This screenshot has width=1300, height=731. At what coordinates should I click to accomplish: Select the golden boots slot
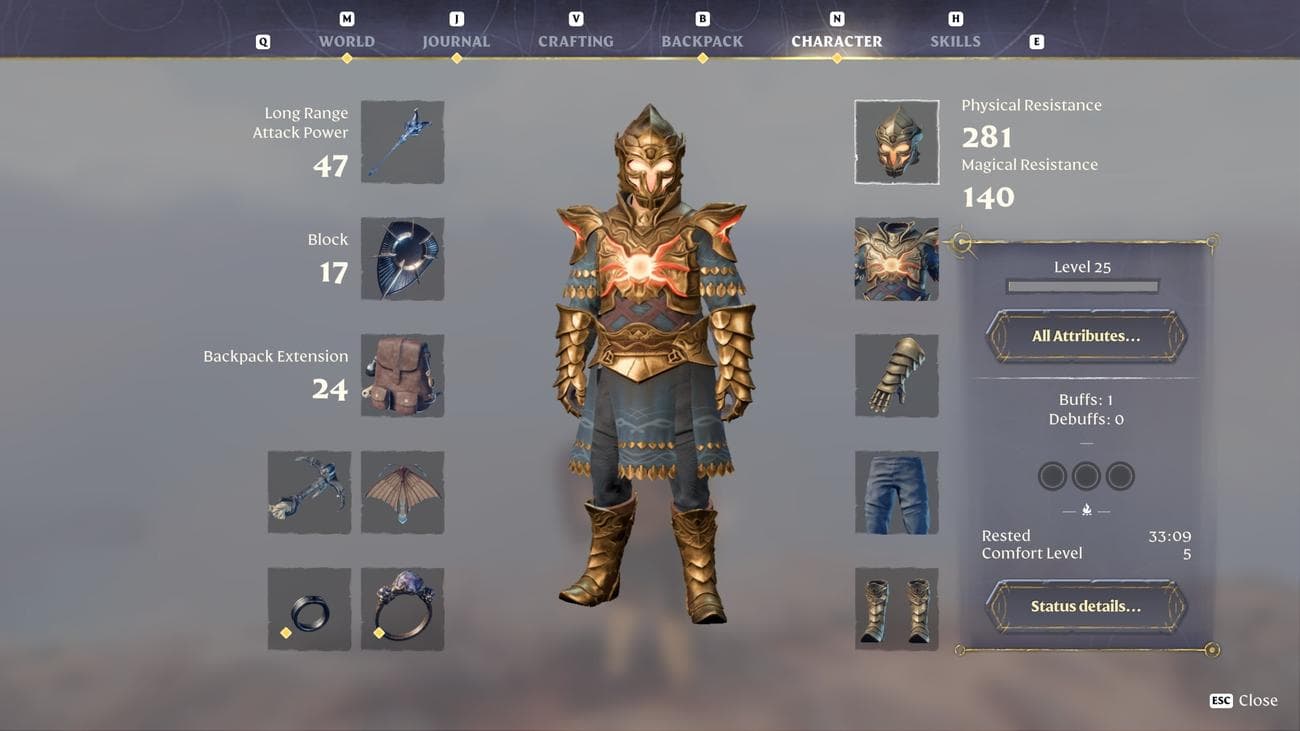coord(896,609)
